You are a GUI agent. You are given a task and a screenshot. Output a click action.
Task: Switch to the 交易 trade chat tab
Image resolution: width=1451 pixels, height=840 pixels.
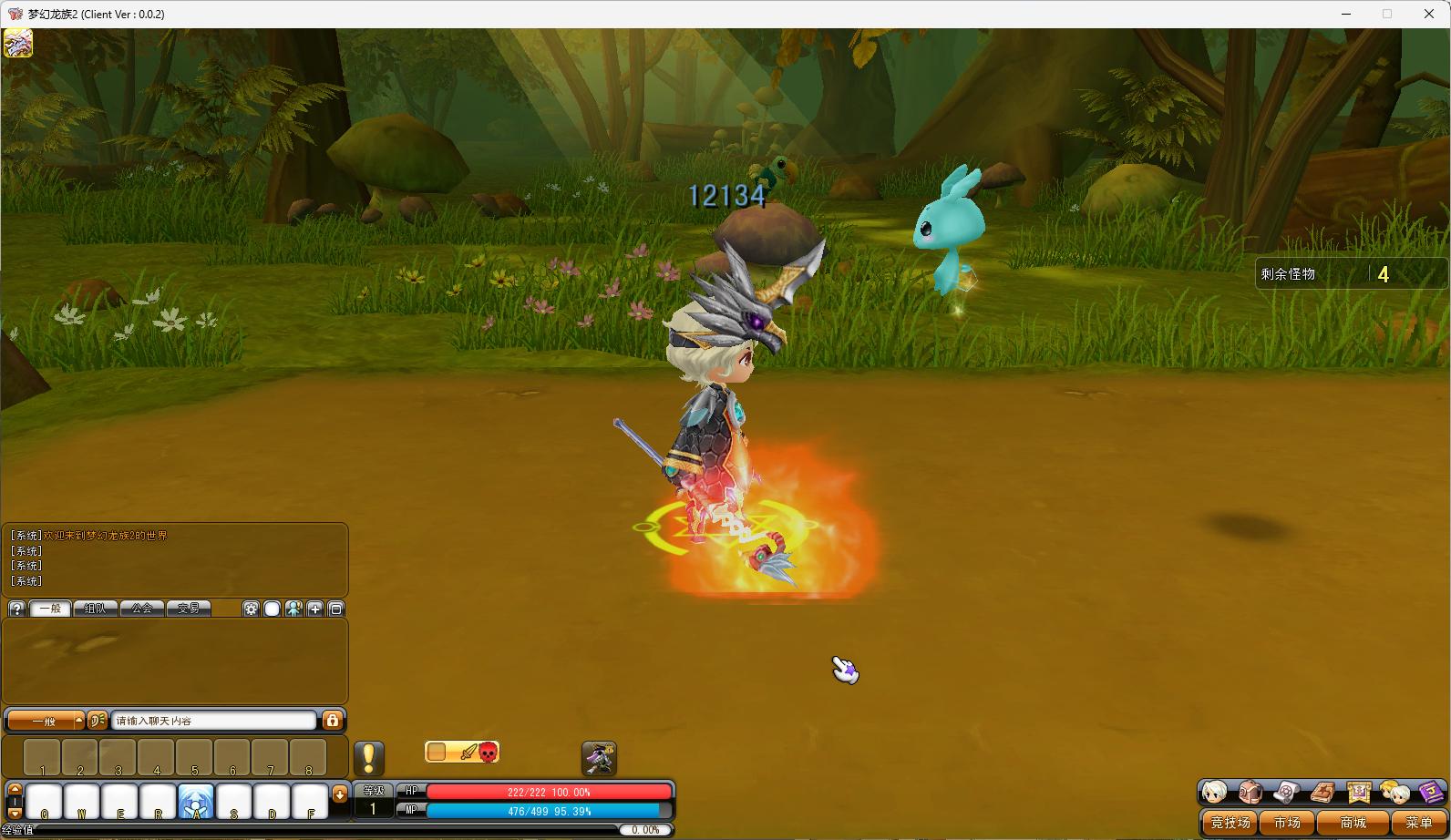click(189, 609)
